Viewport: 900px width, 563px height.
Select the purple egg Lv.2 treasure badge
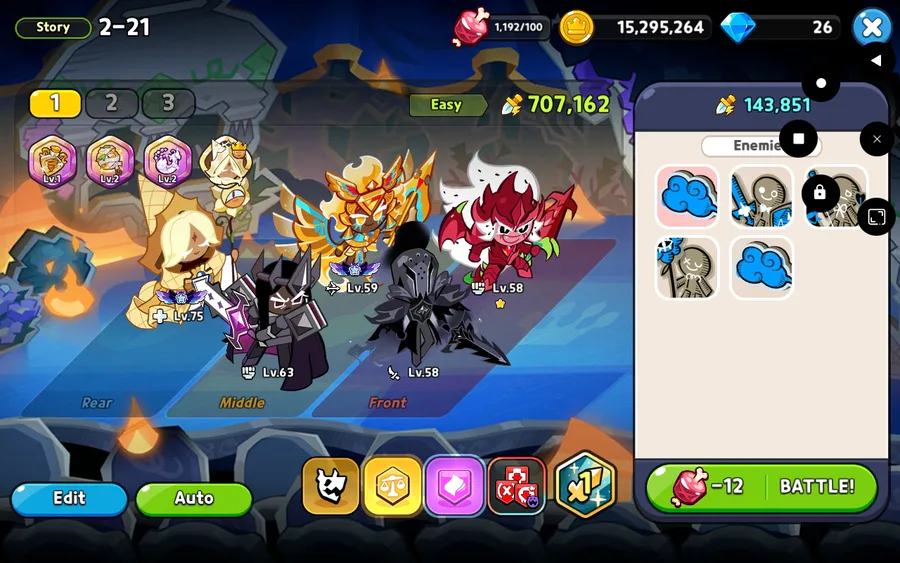pos(168,161)
